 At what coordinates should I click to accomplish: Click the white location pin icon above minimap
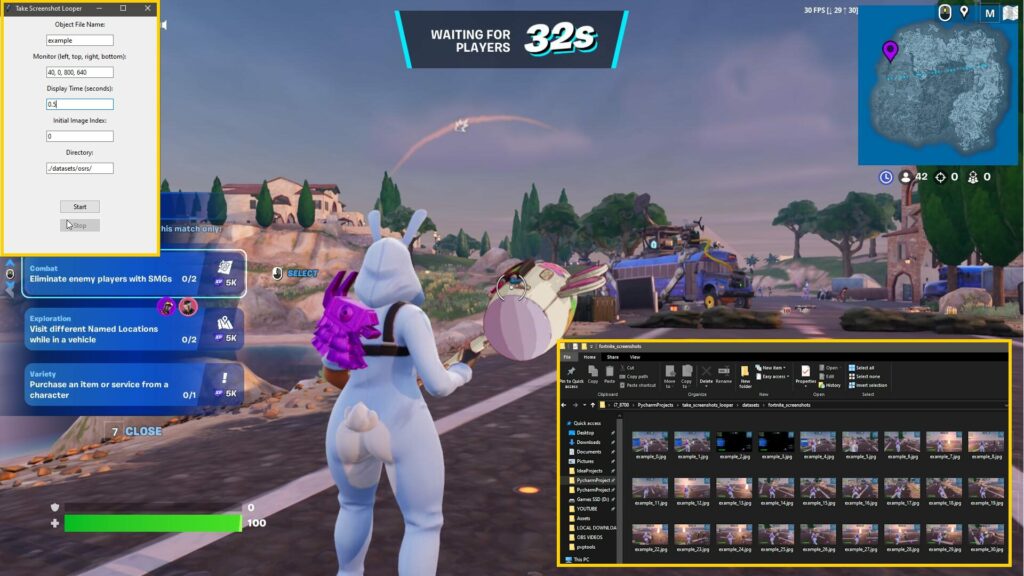coord(964,12)
